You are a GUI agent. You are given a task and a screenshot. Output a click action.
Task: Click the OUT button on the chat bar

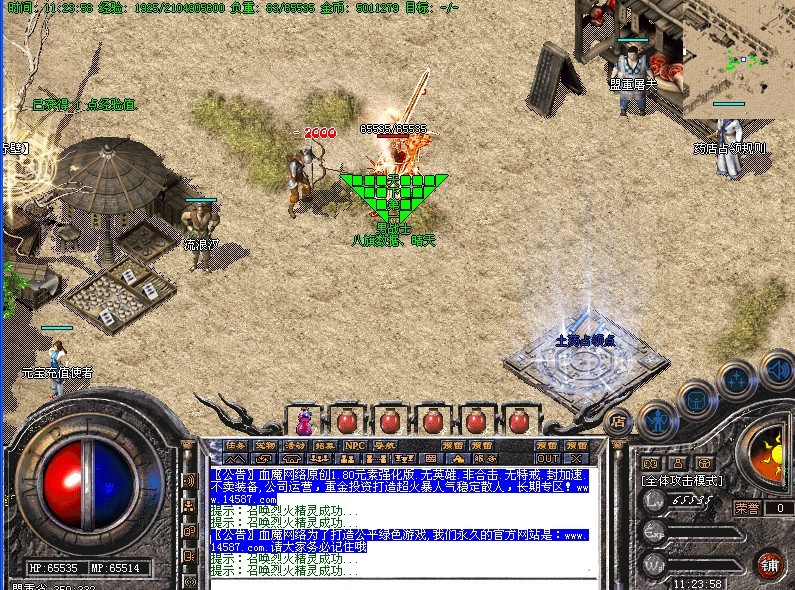(x=547, y=458)
